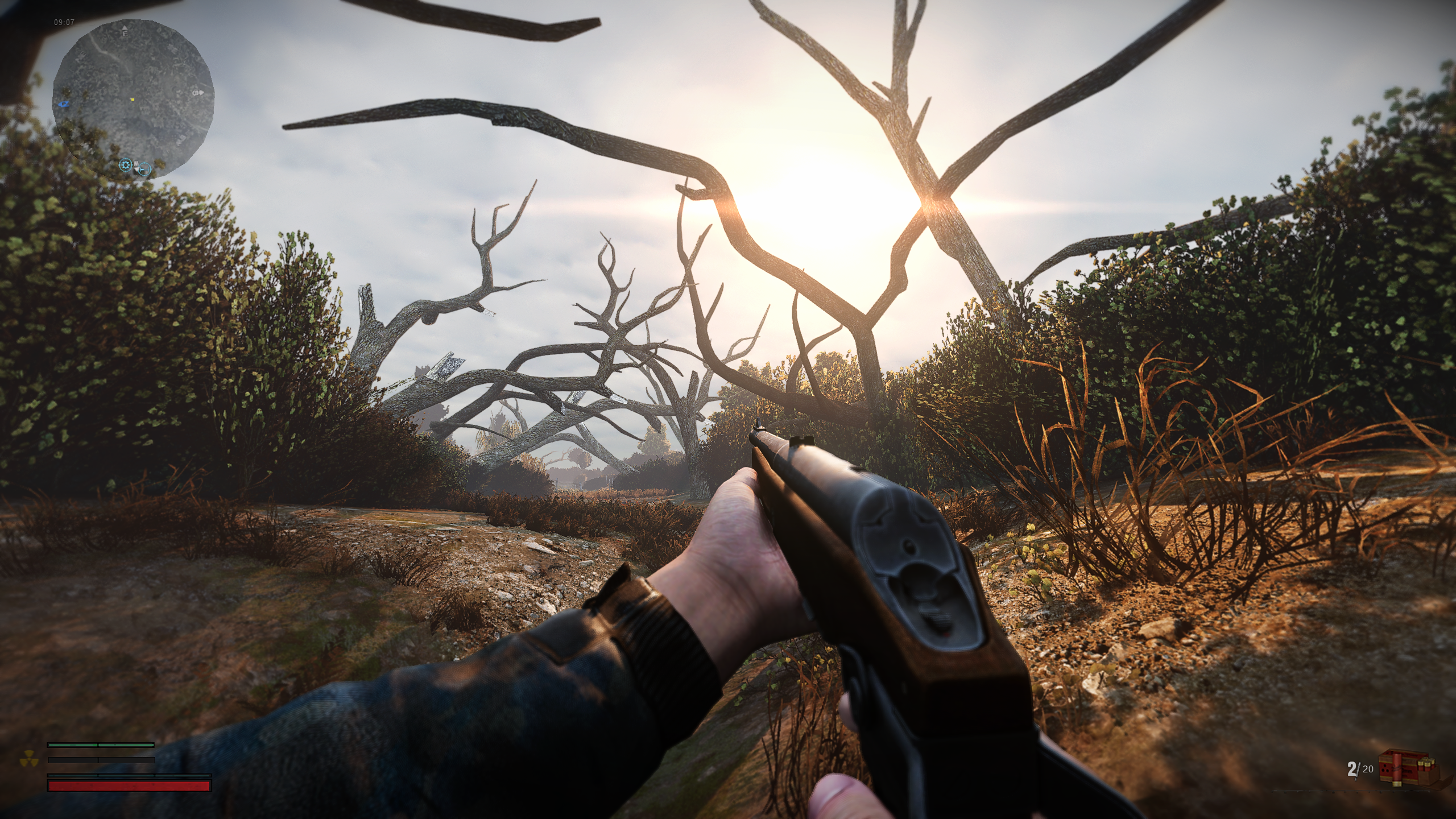Click the circular minimap
The image size is (1456, 819).
tap(133, 100)
